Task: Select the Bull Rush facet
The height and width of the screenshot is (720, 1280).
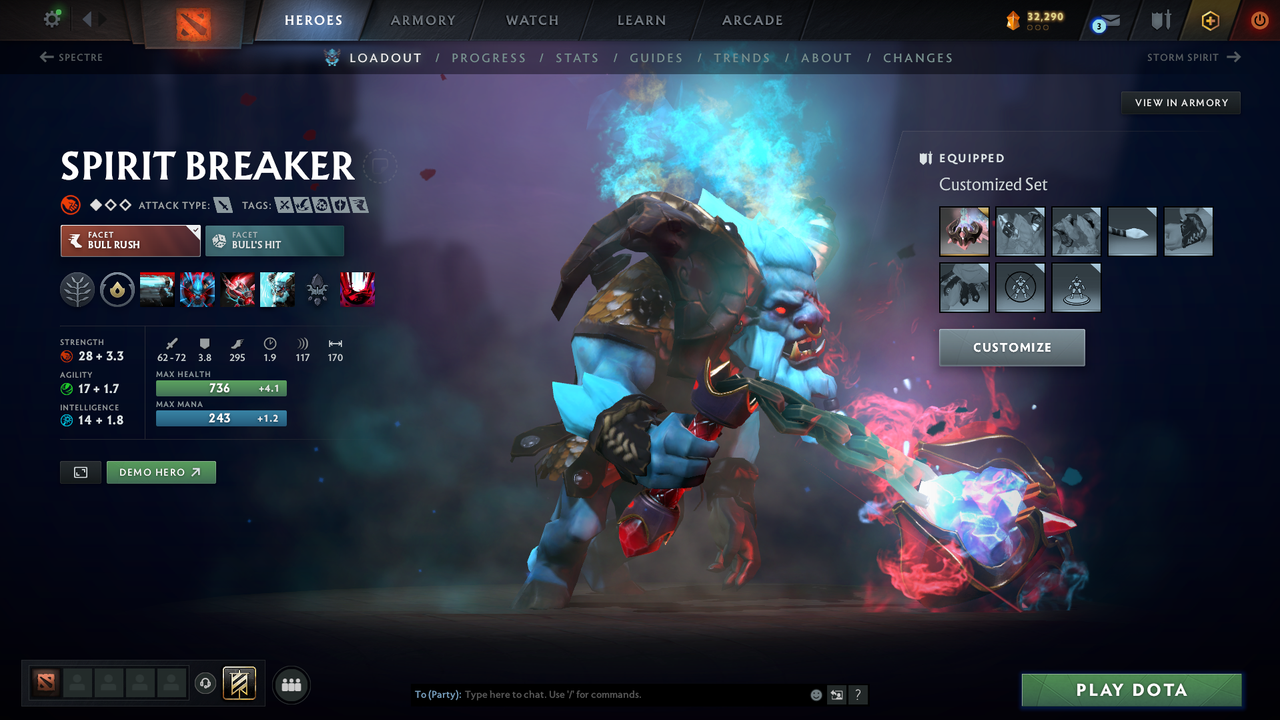Action: pos(130,240)
